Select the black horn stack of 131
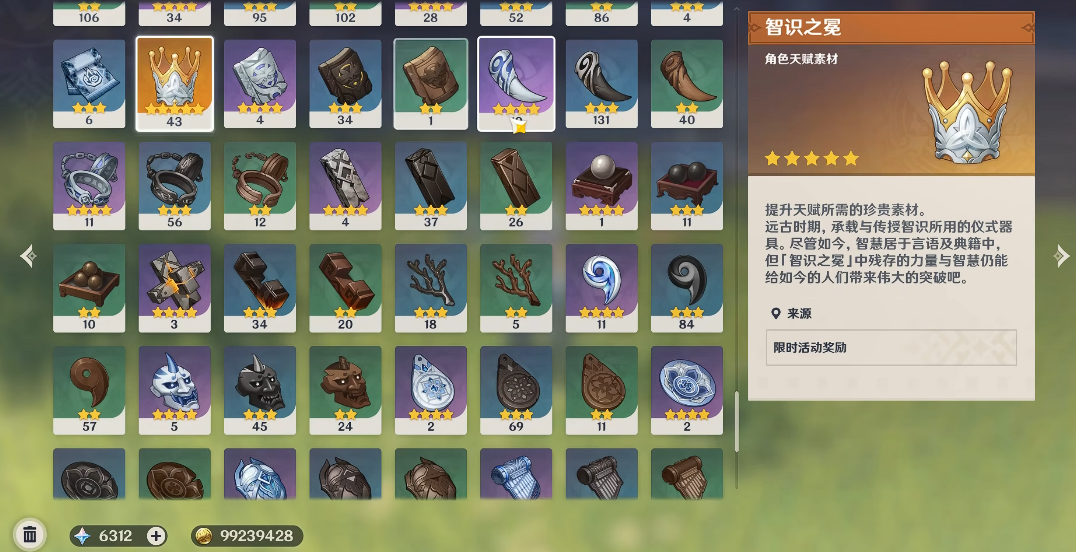Image resolution: width=1076 pixels, height=552 pixels. coord(602,83)
